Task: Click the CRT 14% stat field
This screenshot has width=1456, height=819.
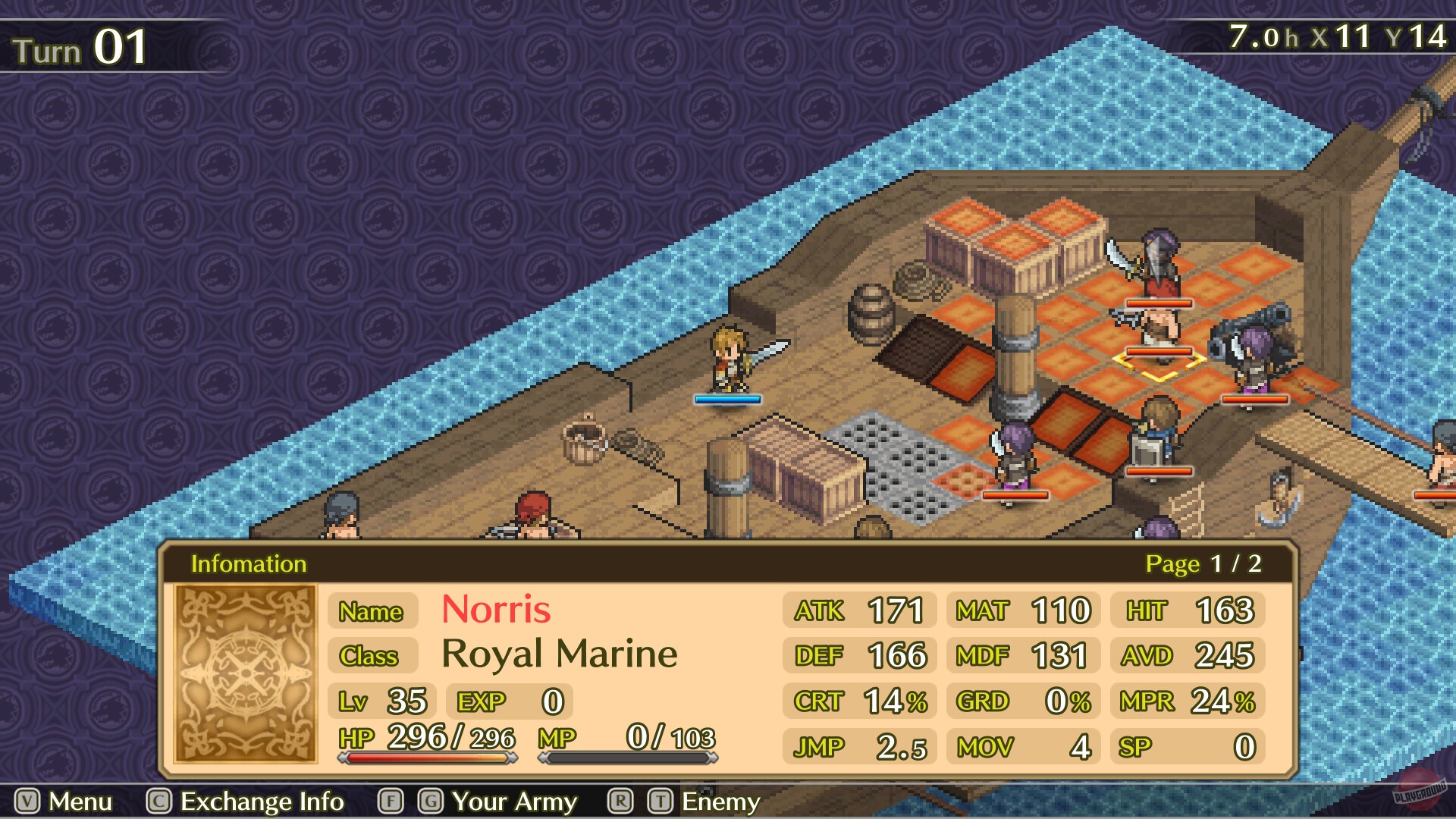Action: 859,701
